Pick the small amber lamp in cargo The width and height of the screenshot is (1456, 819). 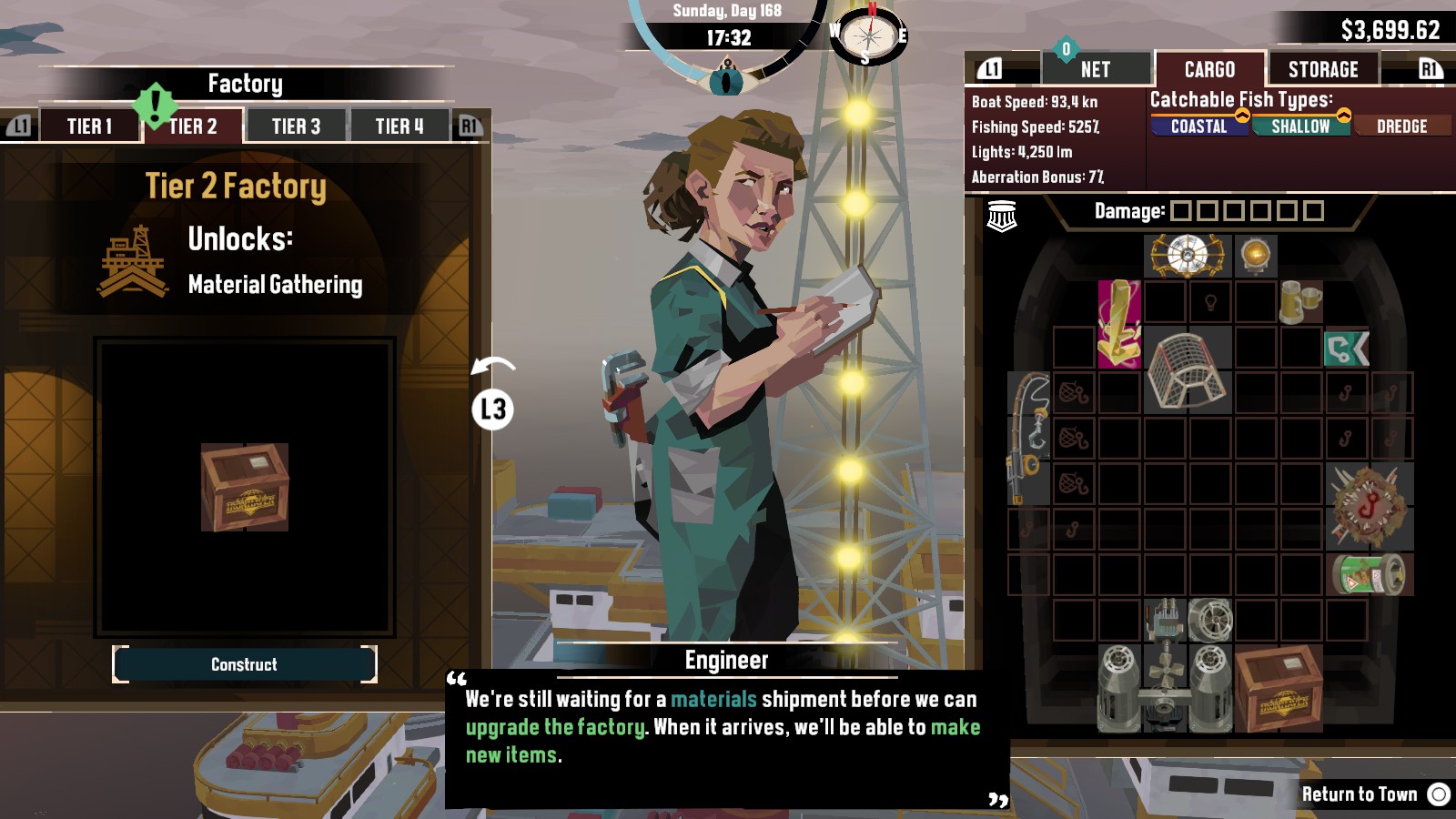(1256, 256)
